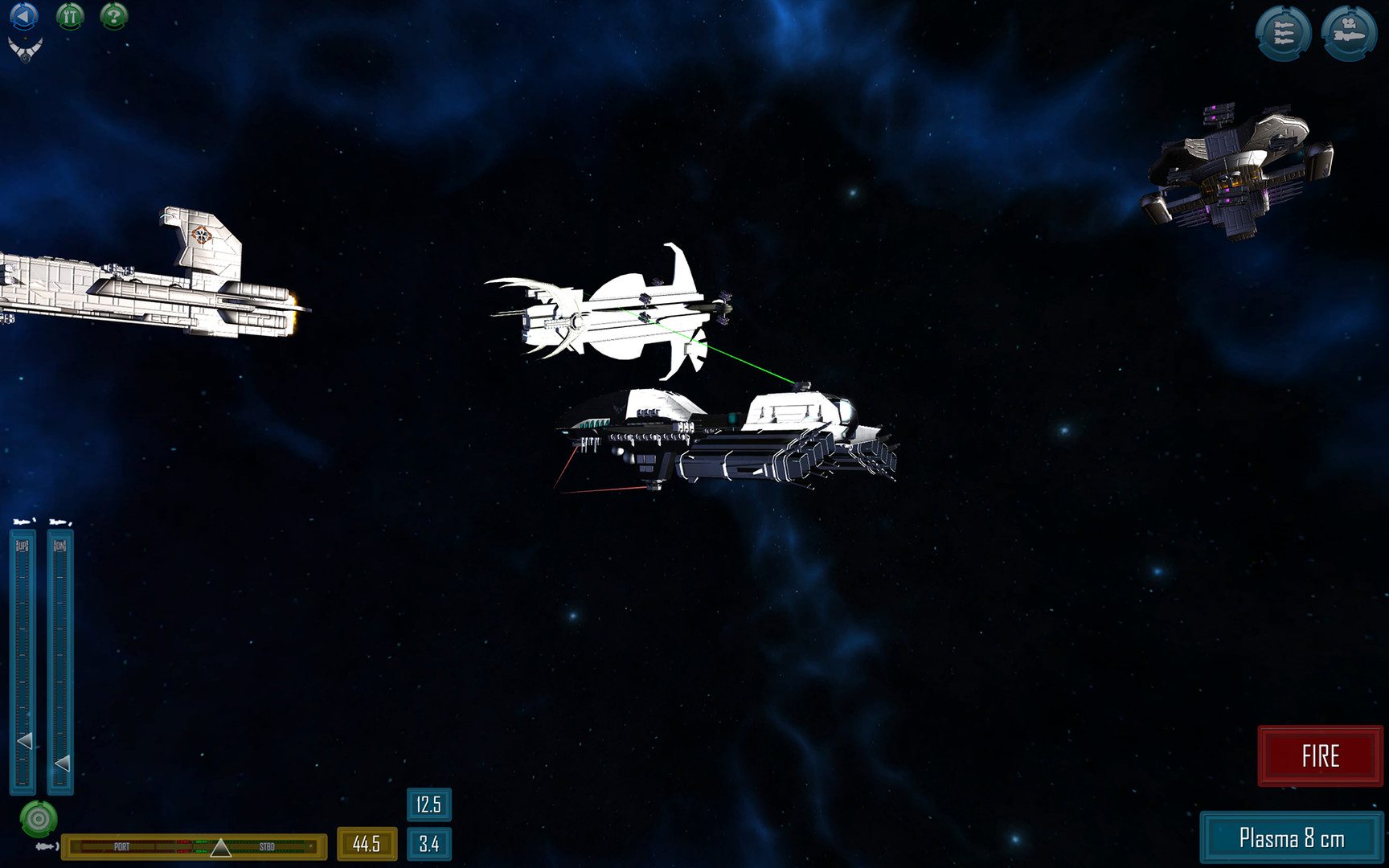Open the ship view icon top-right corner
This screenshot has height=868, width=1389.
click(x=1350, y=34)
